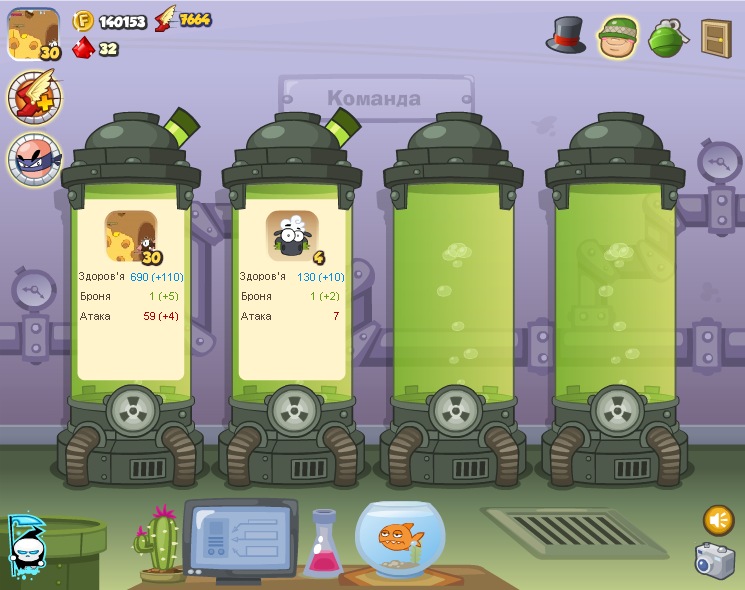Screen dimensions: 745x590
Task: Choose the level 4 sheep team card
Action: (292, 236)
